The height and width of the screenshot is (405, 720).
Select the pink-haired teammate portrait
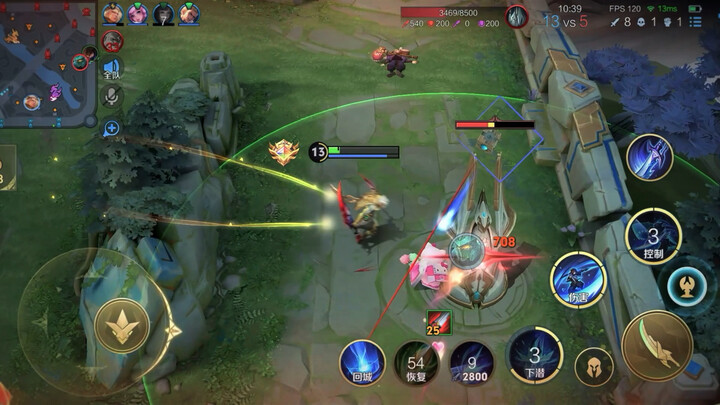pos(138,14)
